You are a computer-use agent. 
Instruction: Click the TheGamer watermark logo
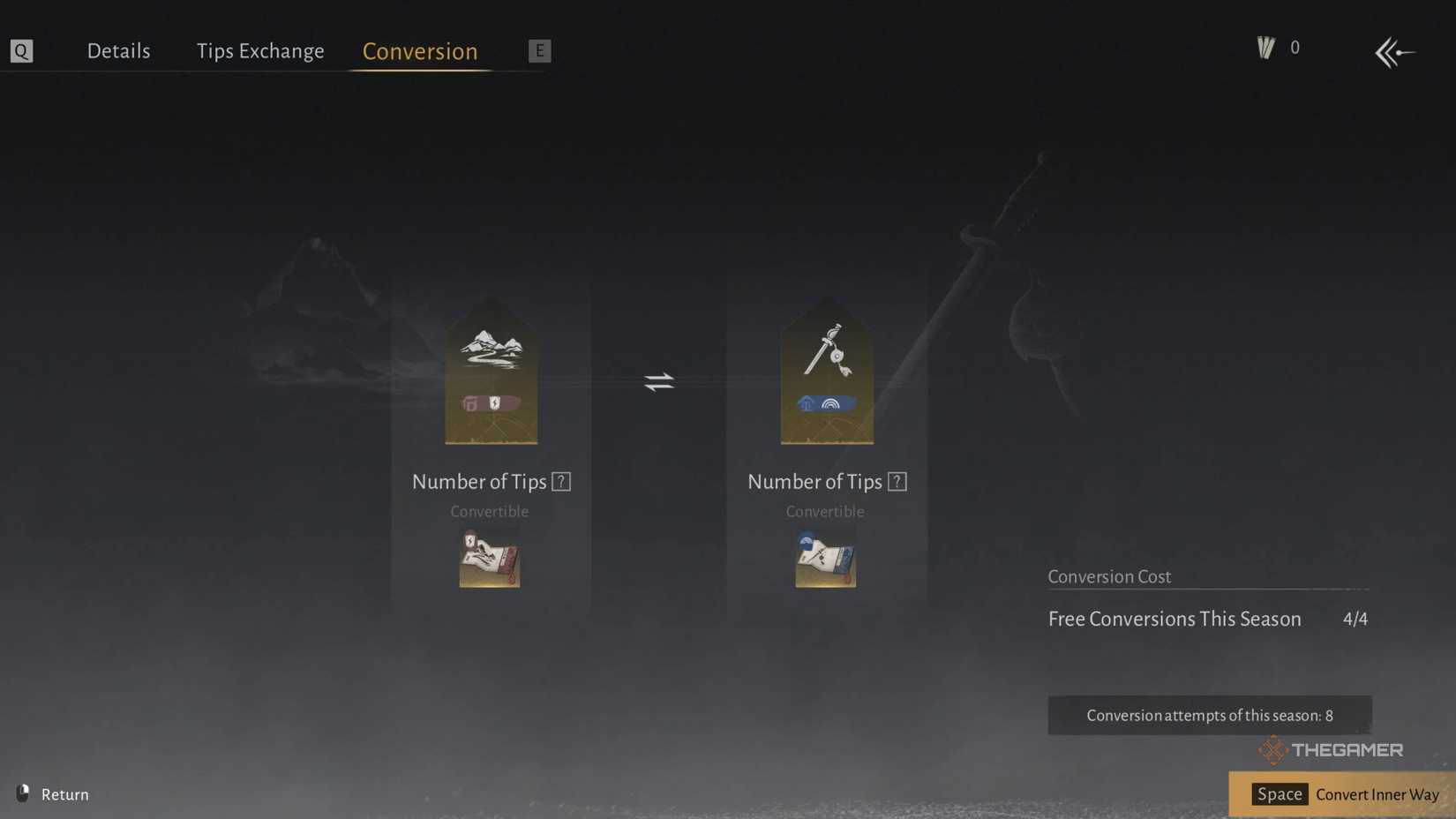[1332, 750]
